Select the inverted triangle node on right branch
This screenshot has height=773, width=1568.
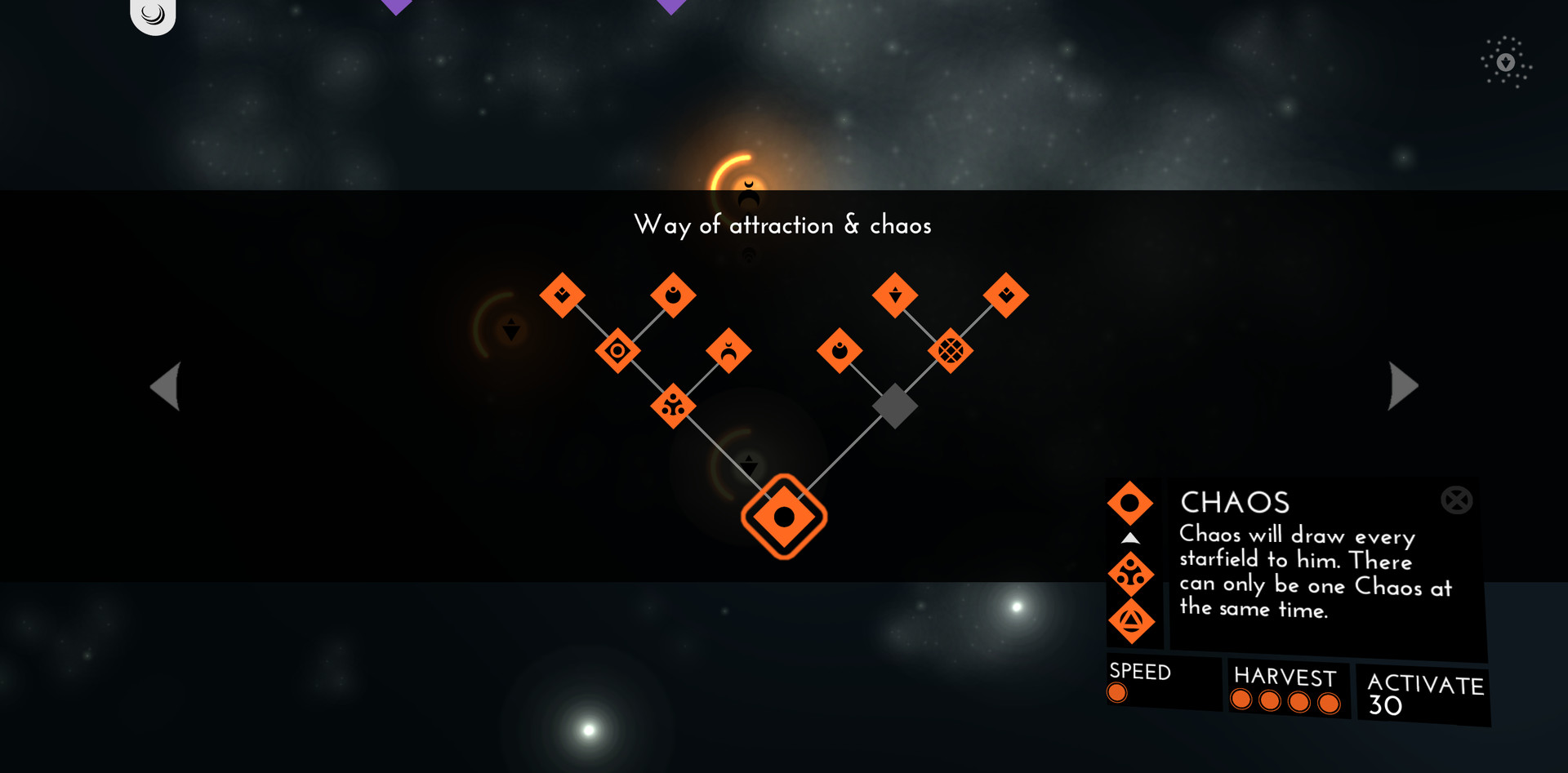pos(896,295)
